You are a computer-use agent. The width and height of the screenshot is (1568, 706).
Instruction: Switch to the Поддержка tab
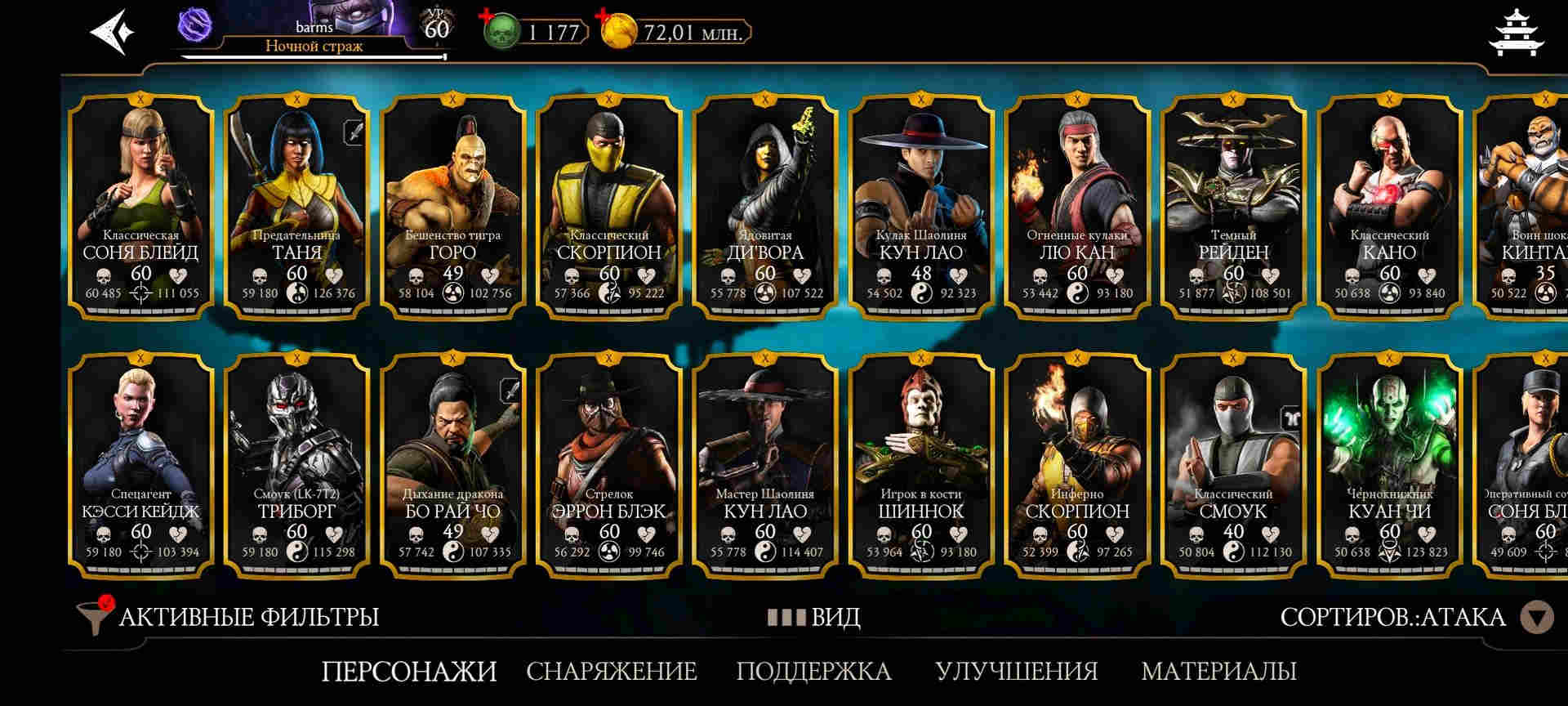pos(813,672)
